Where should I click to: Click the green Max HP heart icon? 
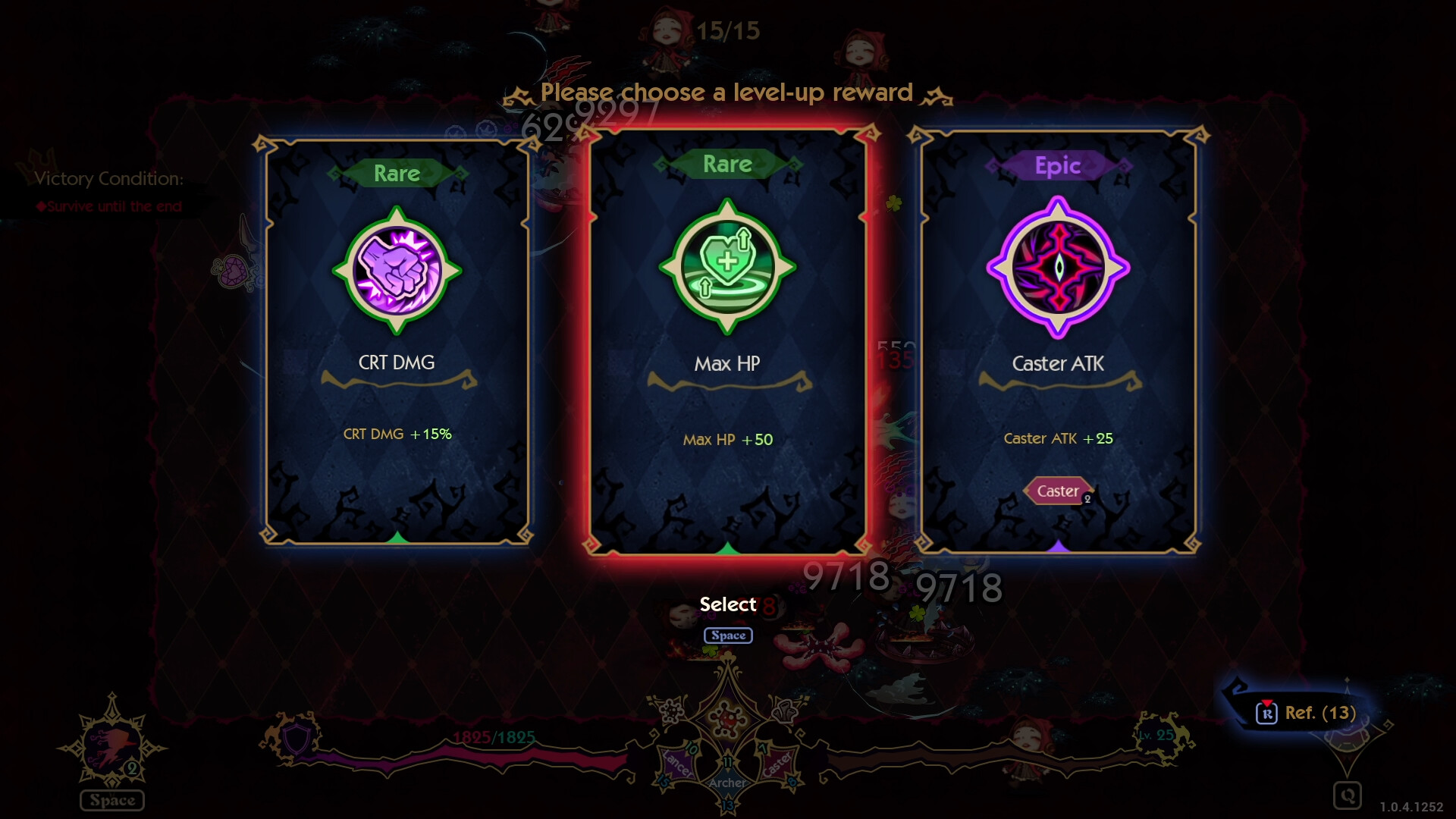pos(726,267)
